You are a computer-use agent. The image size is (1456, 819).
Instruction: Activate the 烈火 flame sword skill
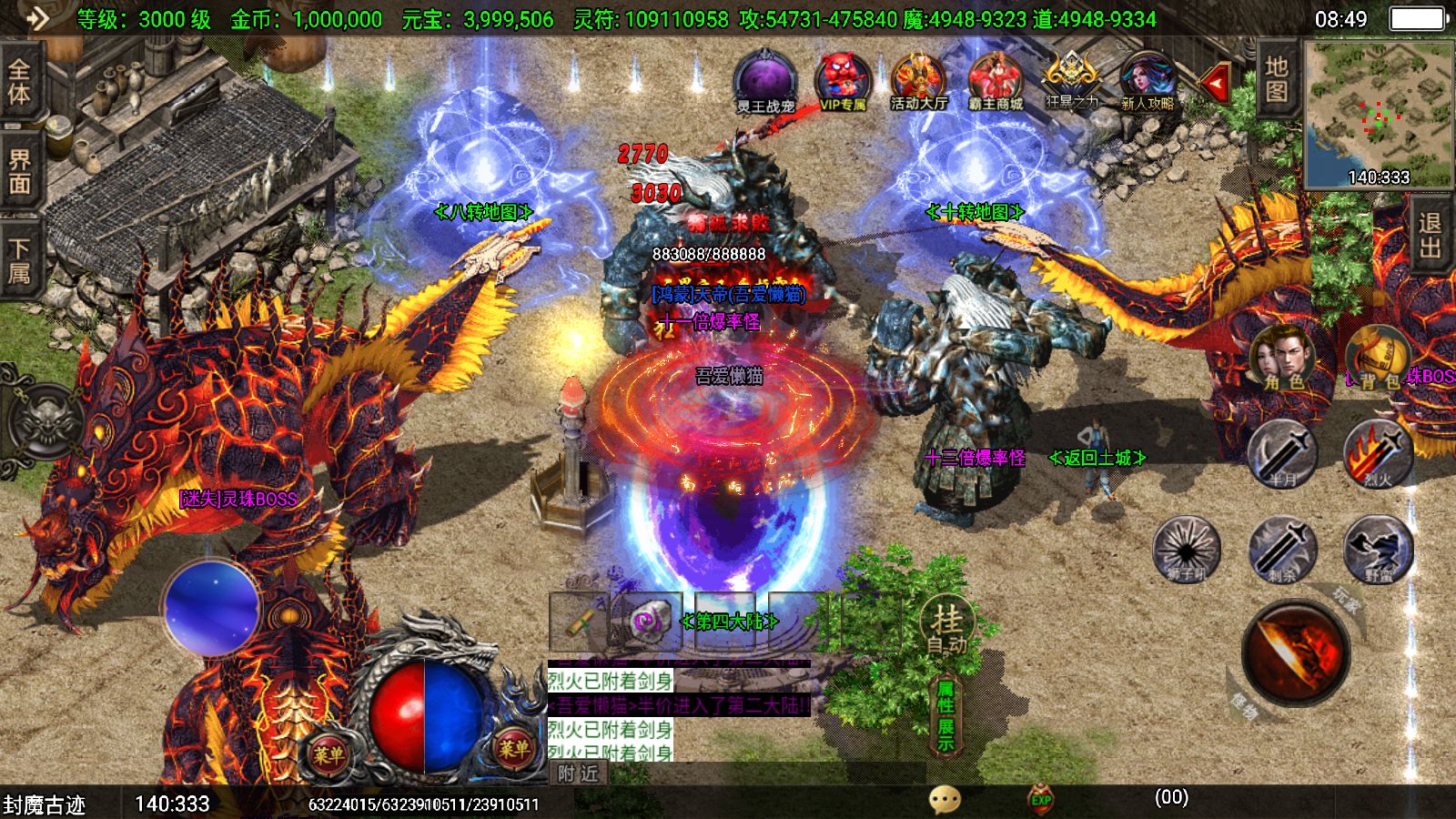click(x=1378, y=453)
